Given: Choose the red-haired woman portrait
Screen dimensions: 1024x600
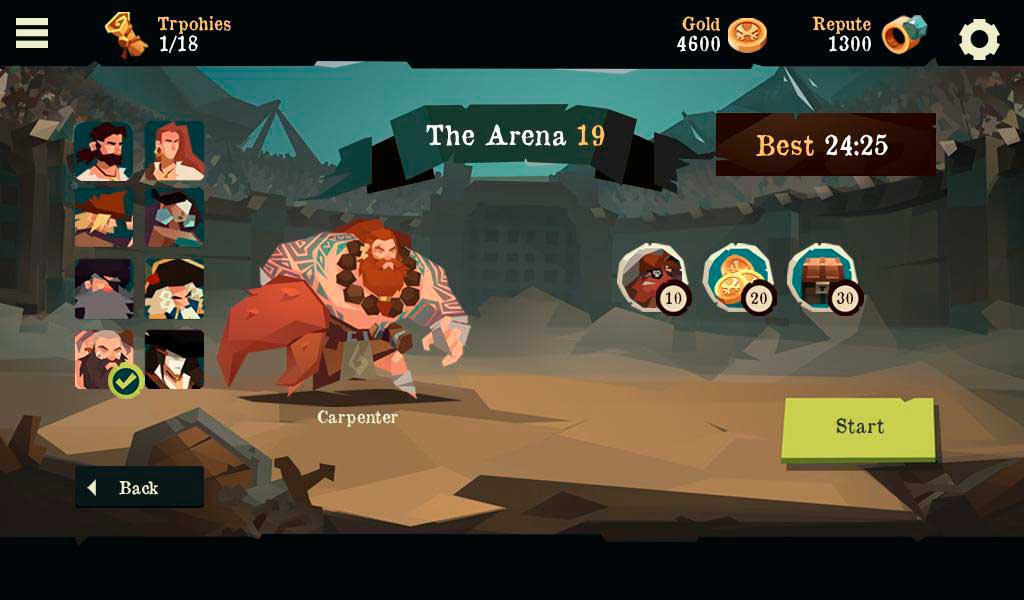Looking at the screenshot, I should [174, 151].
